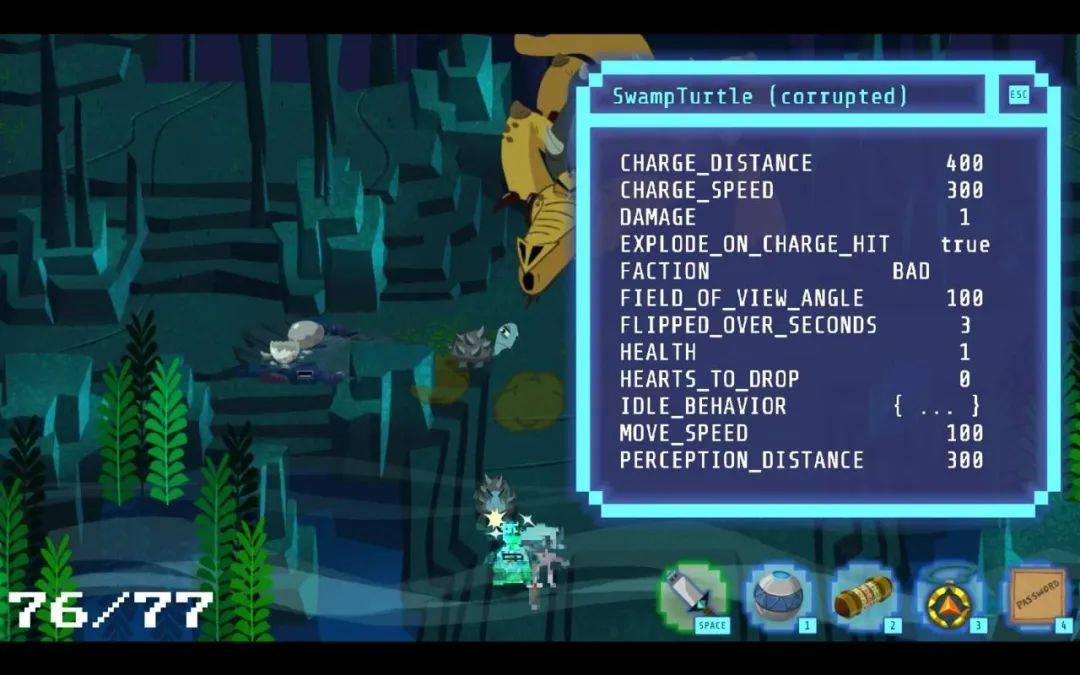Edit the FLIPPED_OVER_SECONDS value
This screenshot has height=675, width=1080.
(x=964, y=325)
